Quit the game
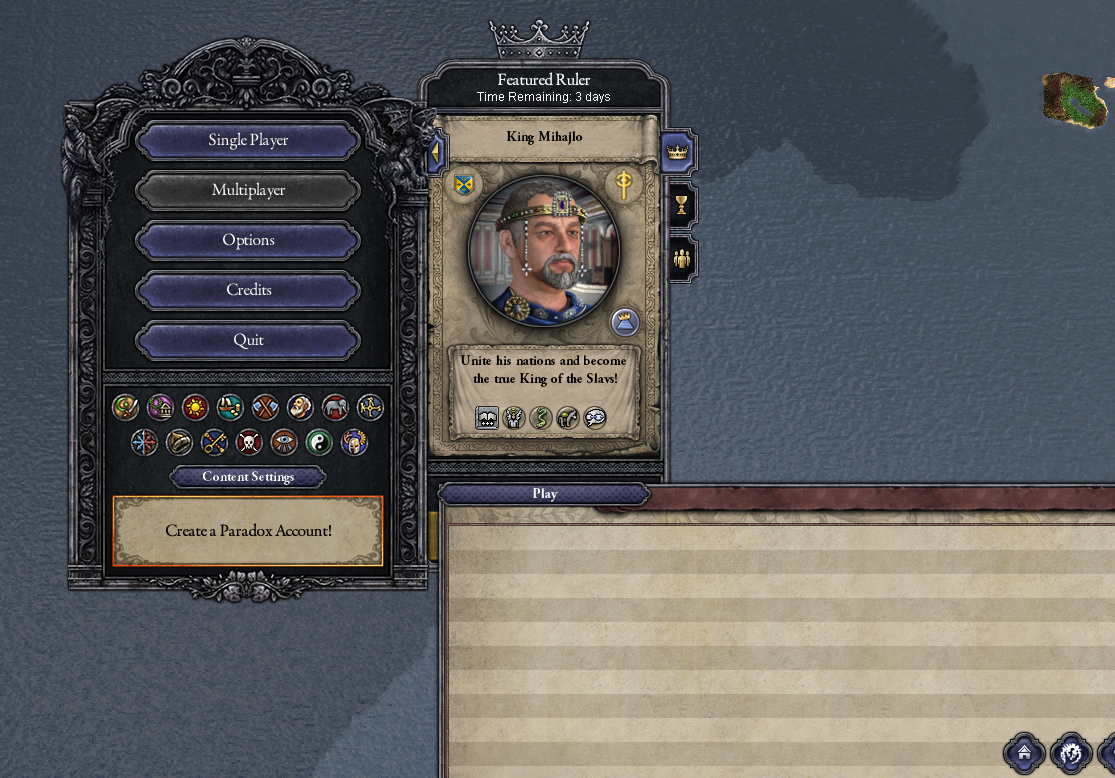The width and height of the screenshot is (1115, 778). [x=248, y=340]
